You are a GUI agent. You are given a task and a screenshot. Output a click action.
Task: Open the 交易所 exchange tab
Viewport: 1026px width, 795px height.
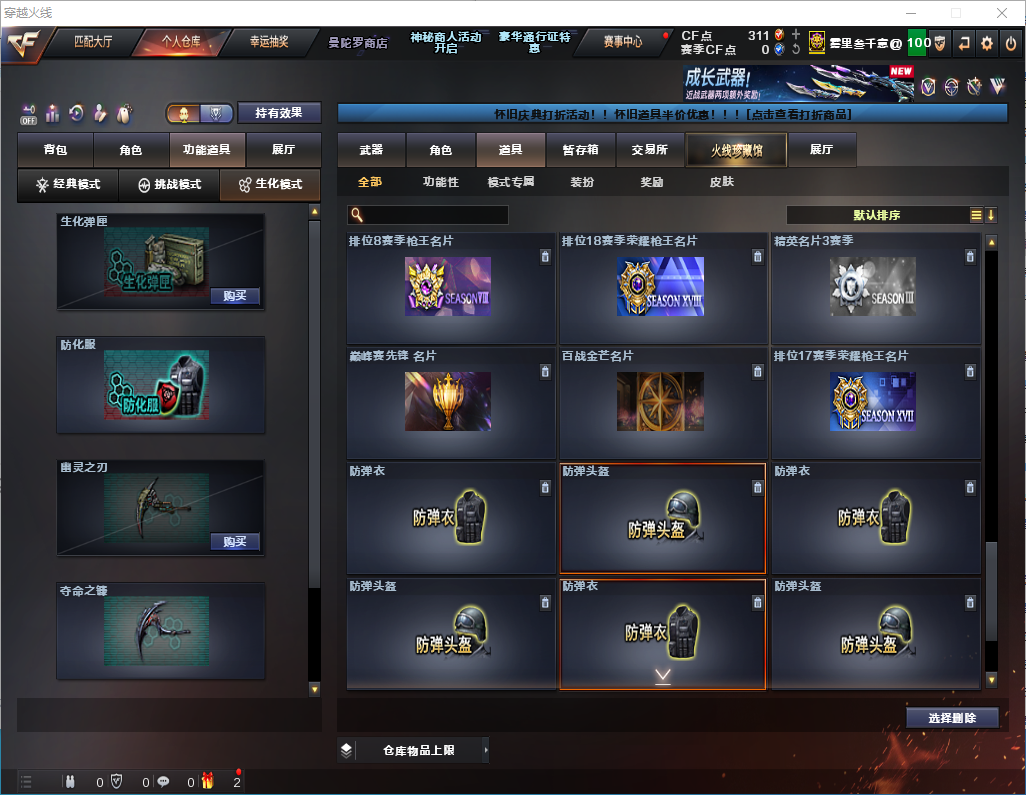tap(649, 150)
